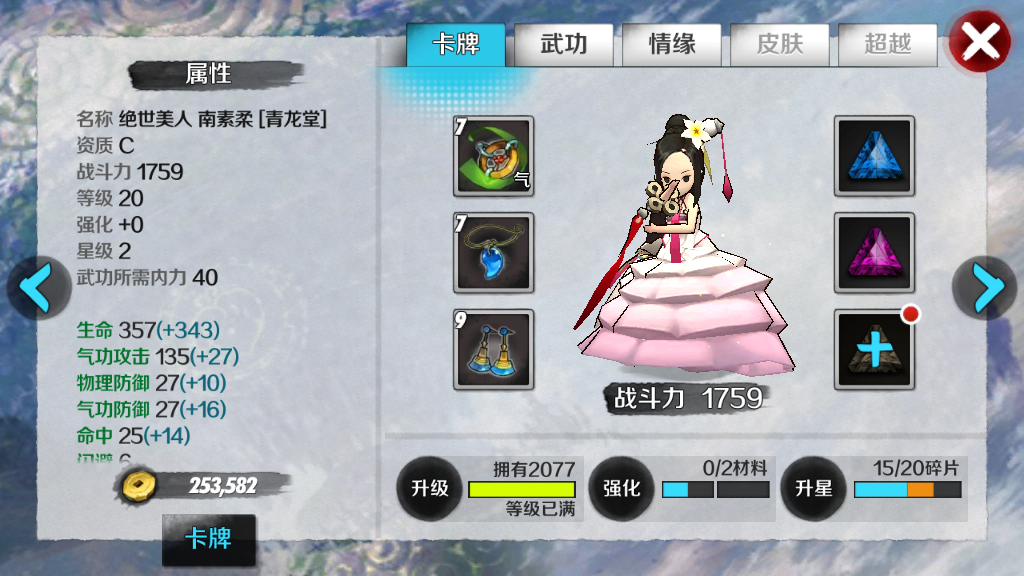The height and width of the screenshot is (576, 1024).
Task: Add a gem to the plus slot
Action: coord(875,349)
